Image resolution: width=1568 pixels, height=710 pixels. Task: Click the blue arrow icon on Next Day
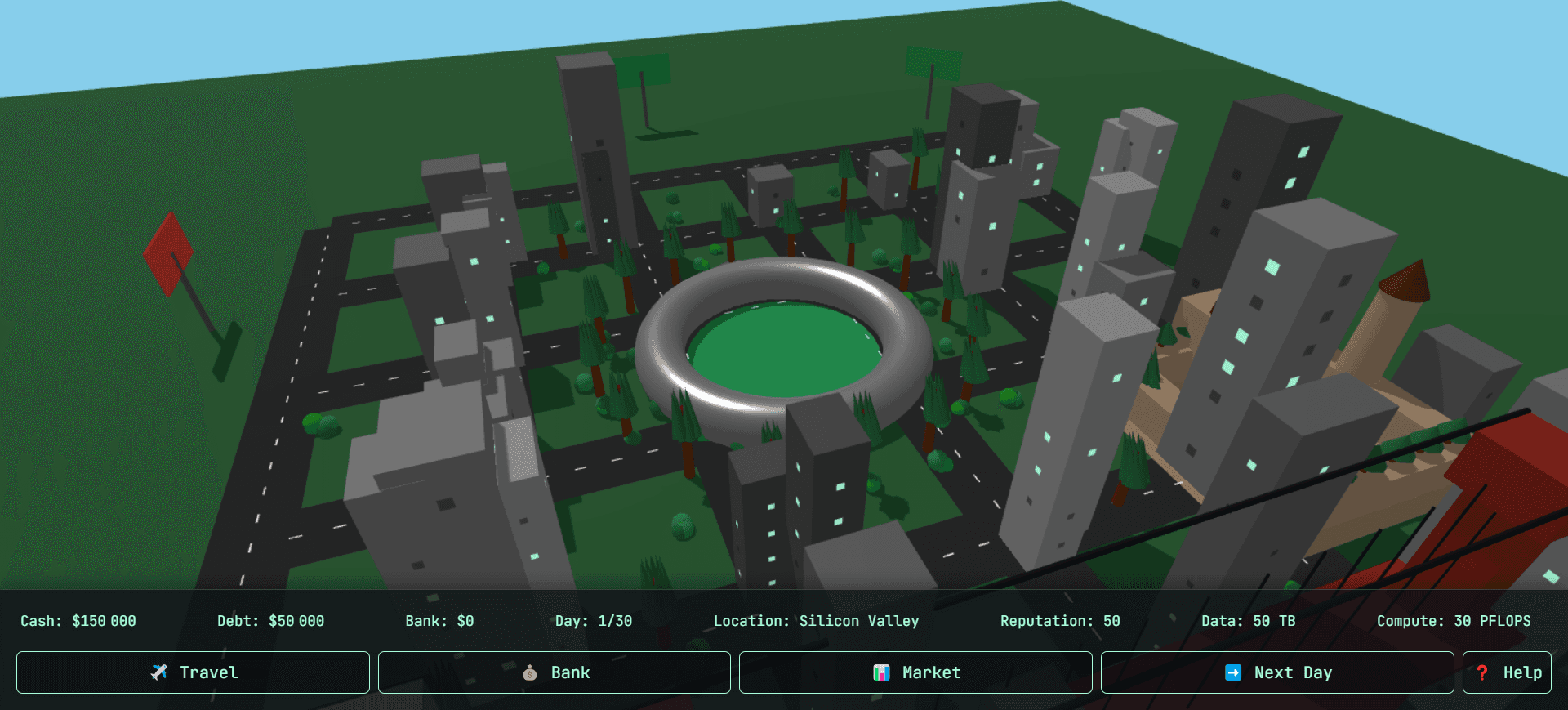click(x=1233, y=672)
